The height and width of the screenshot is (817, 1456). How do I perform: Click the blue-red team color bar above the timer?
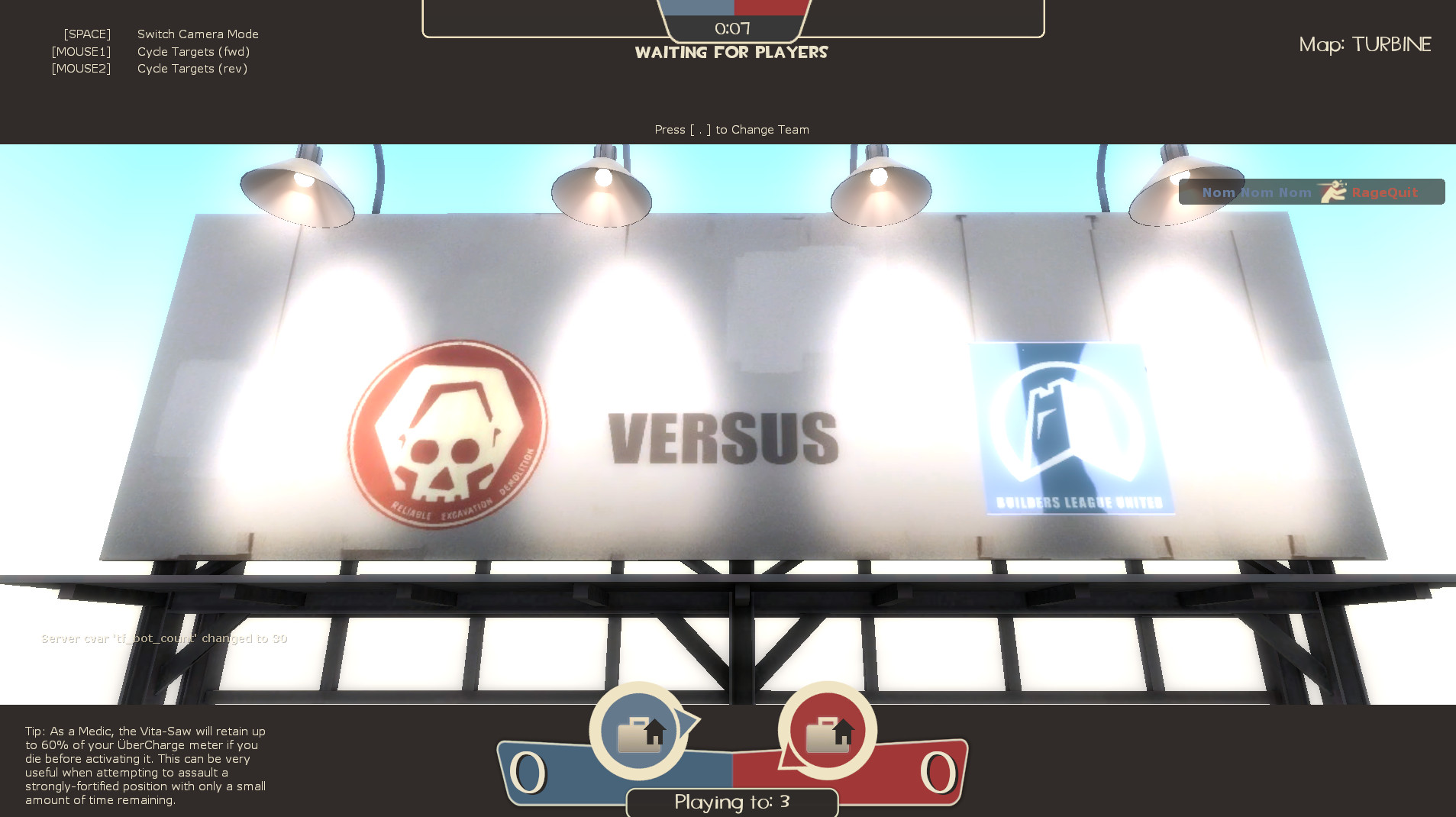click(x=731, y=6)
